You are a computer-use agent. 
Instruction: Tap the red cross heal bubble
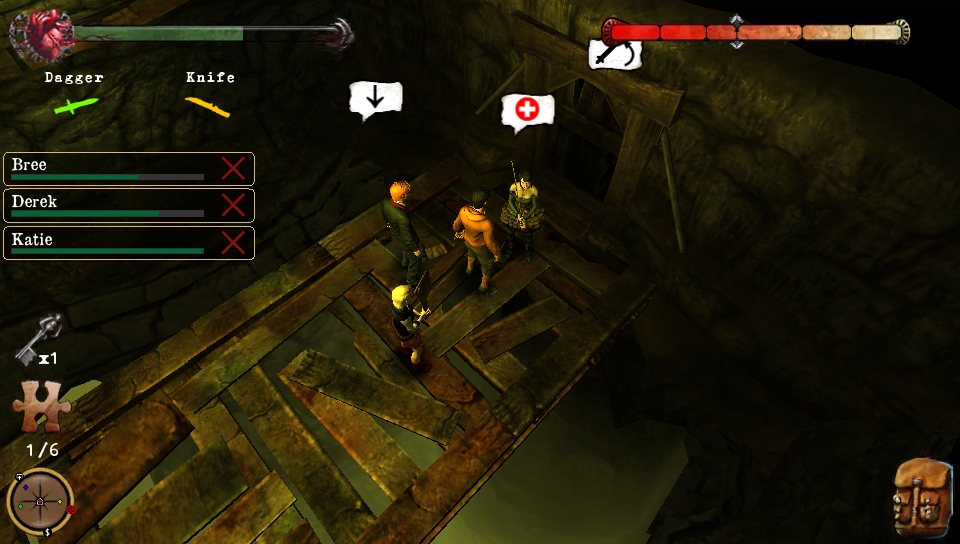tap(527, 110)
